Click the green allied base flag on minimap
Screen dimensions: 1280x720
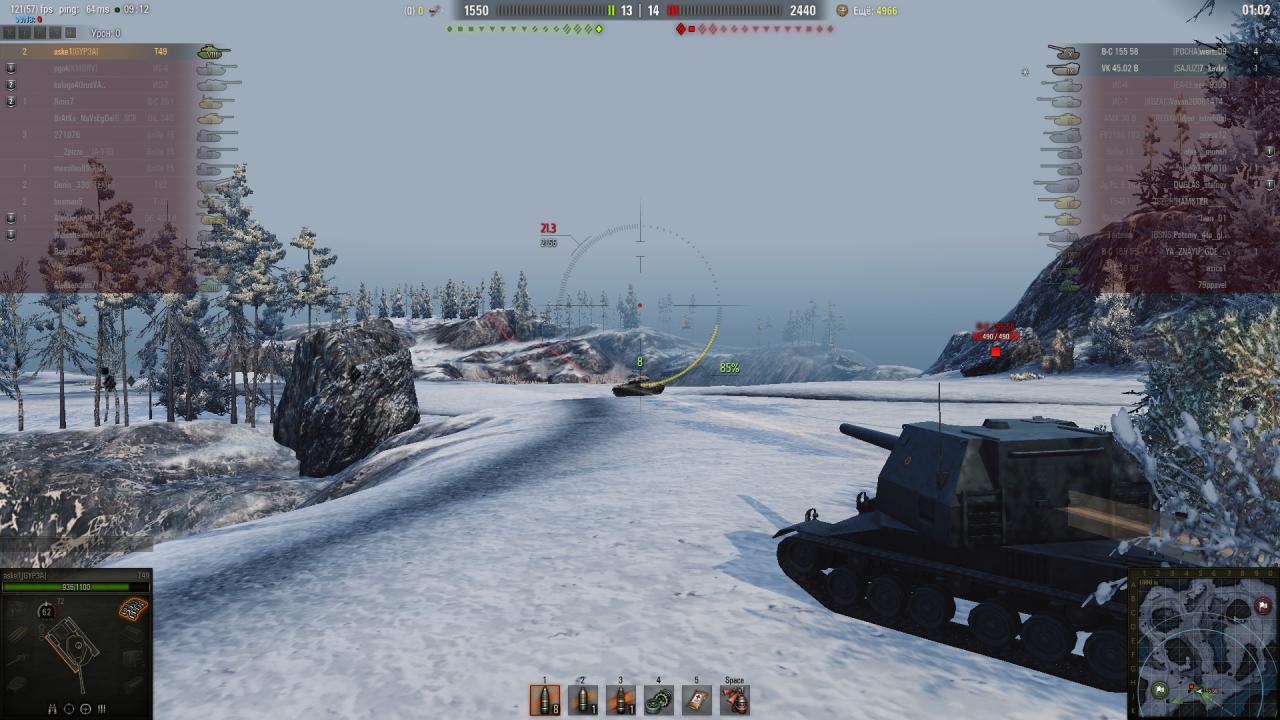click(1158, 689)
